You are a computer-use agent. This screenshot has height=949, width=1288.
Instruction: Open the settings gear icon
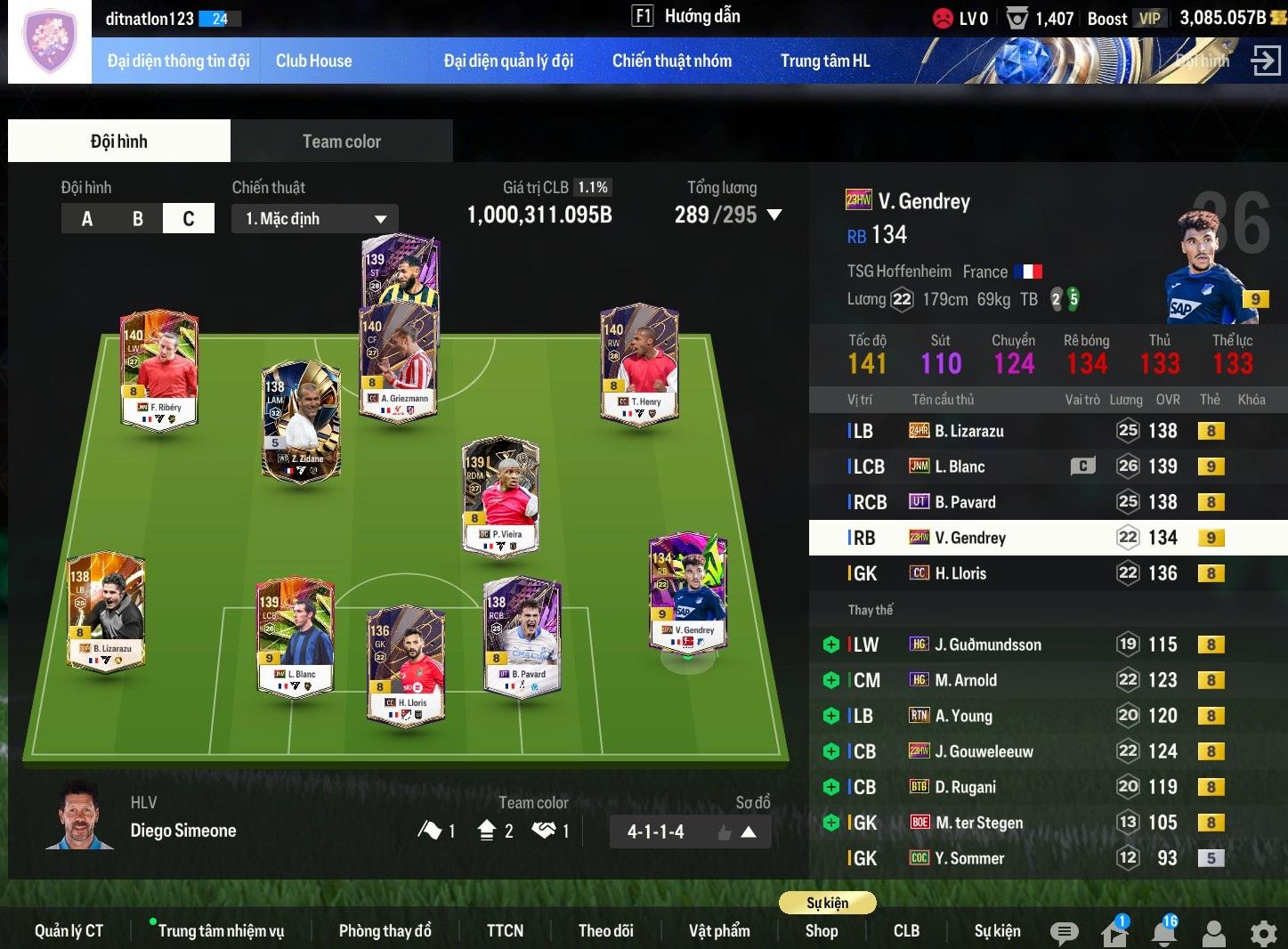click(1263, 933)
